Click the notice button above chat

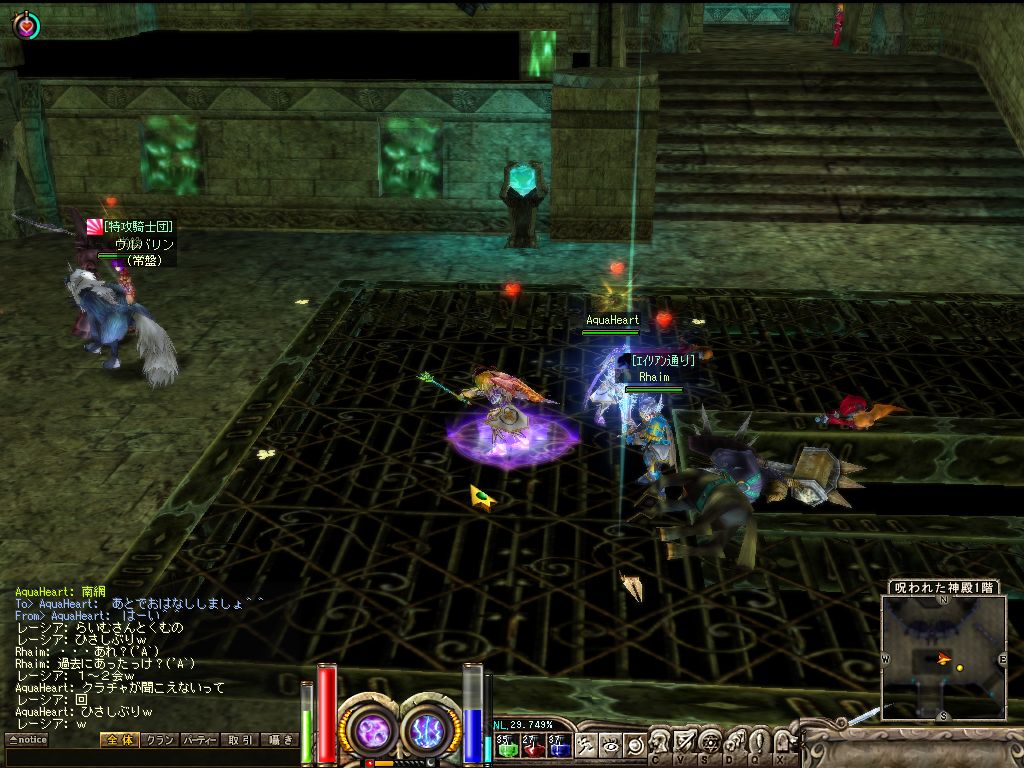(27, 740)
